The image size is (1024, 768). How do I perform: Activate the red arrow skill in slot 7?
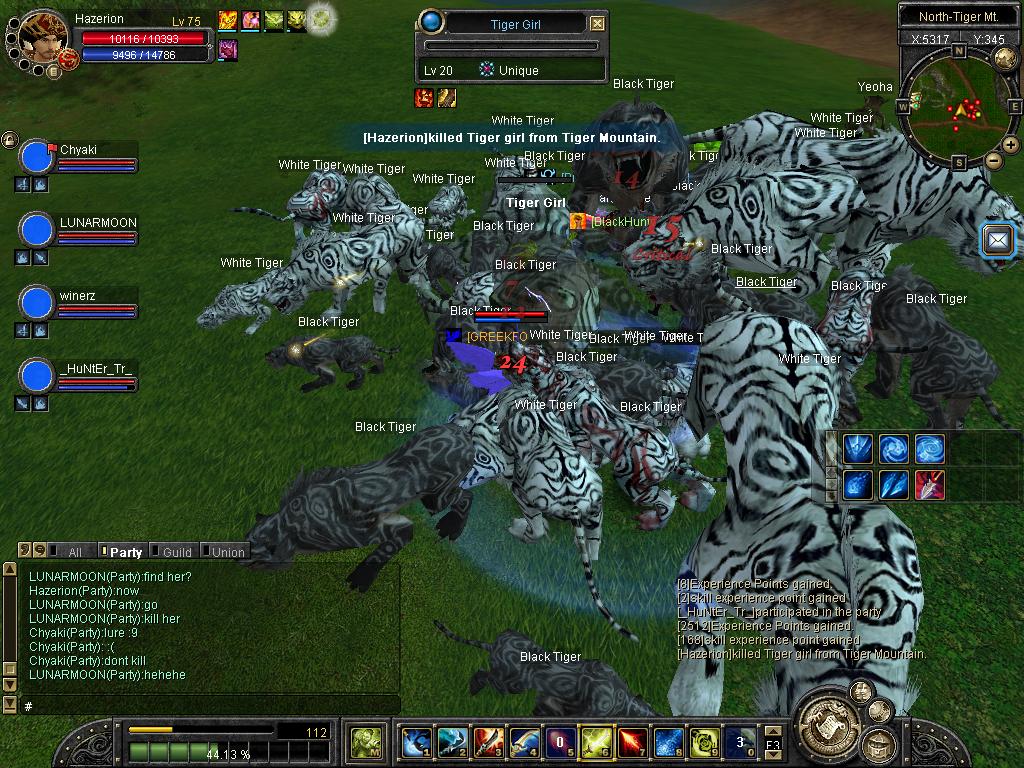click(x=632, y=742)
